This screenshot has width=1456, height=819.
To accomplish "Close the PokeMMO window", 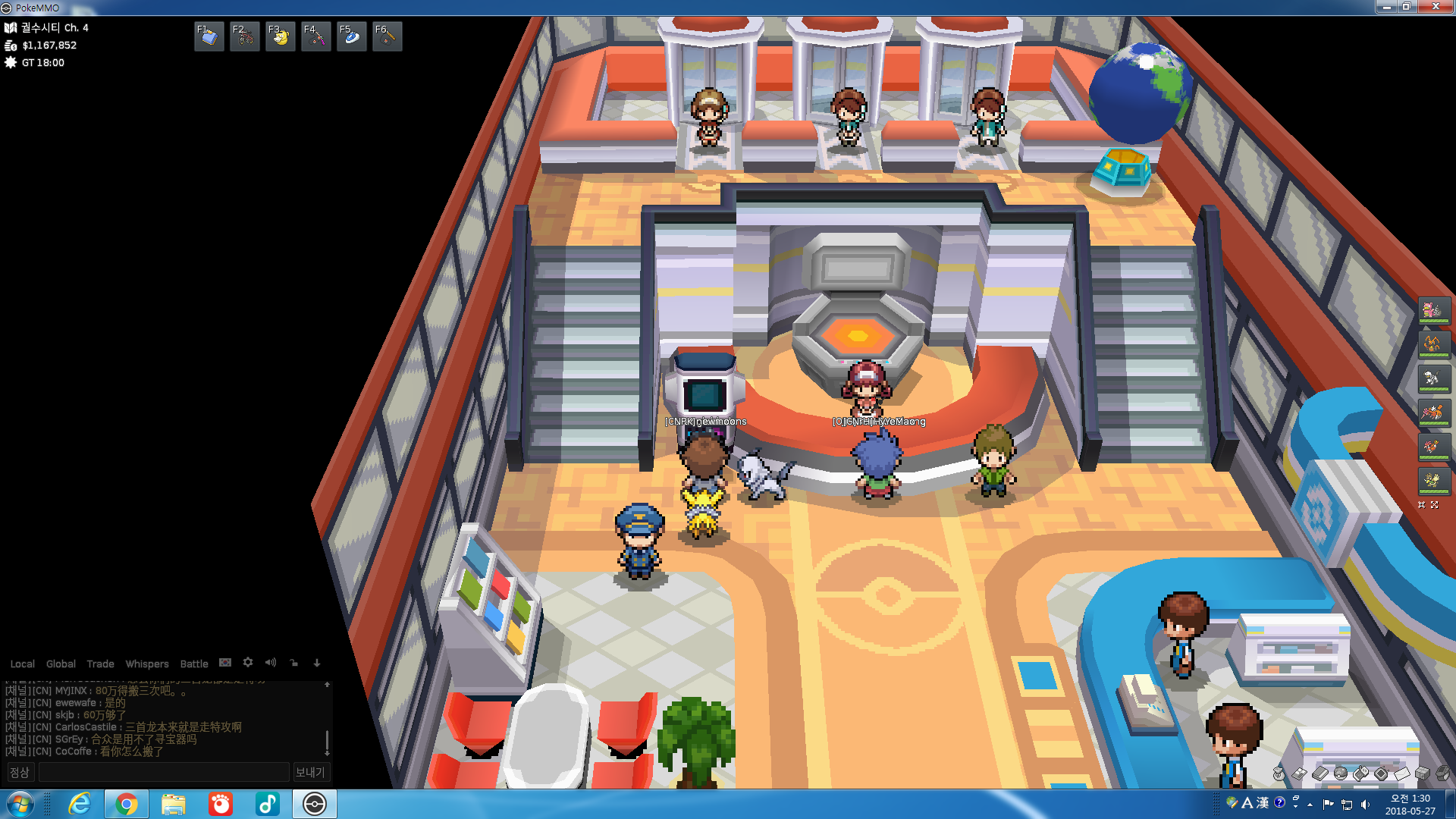I will click(1435, 7).
